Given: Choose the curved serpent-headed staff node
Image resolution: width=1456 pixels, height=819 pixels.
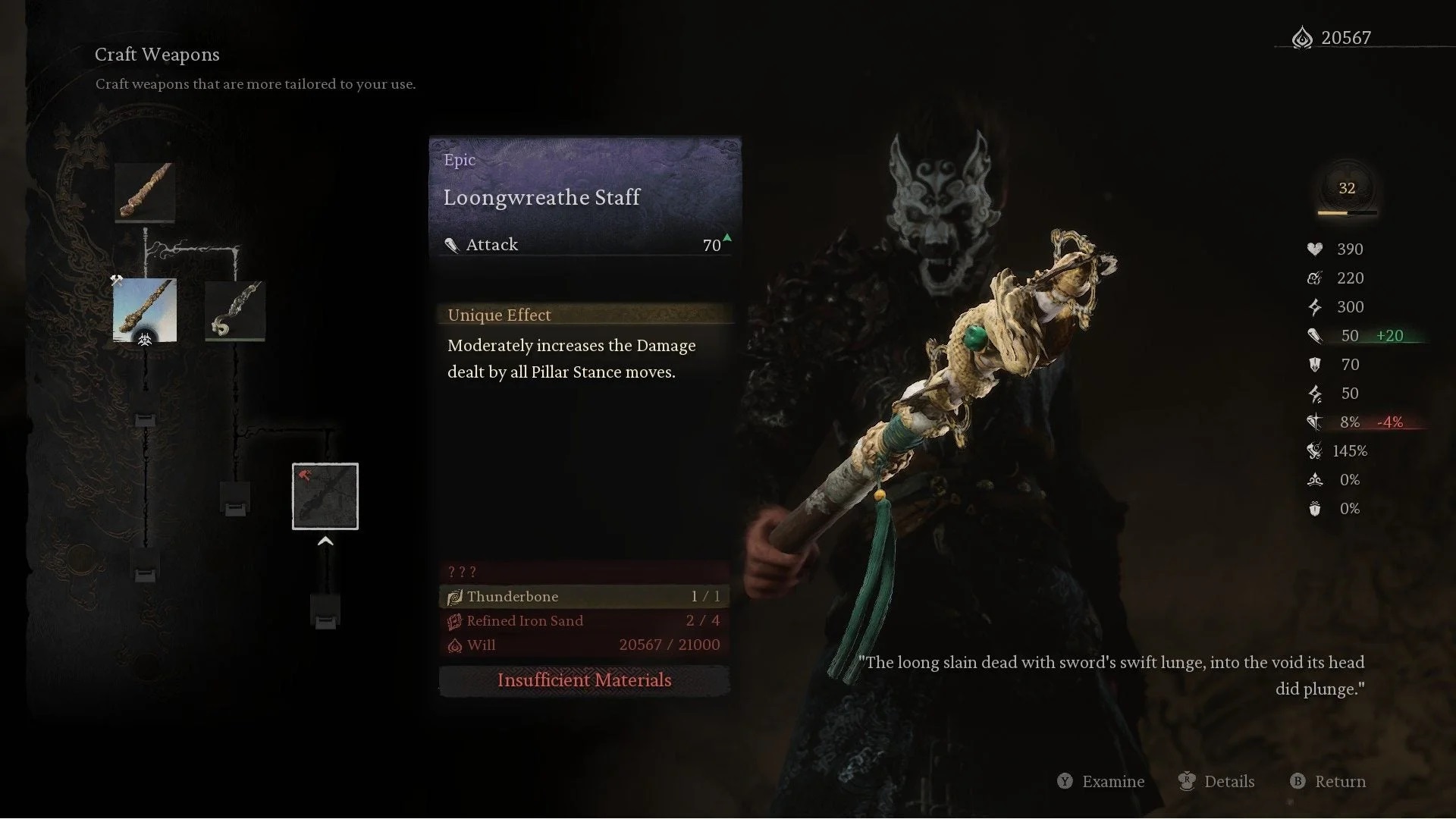Looking at the screenshot, I should (x=235, y=310).
